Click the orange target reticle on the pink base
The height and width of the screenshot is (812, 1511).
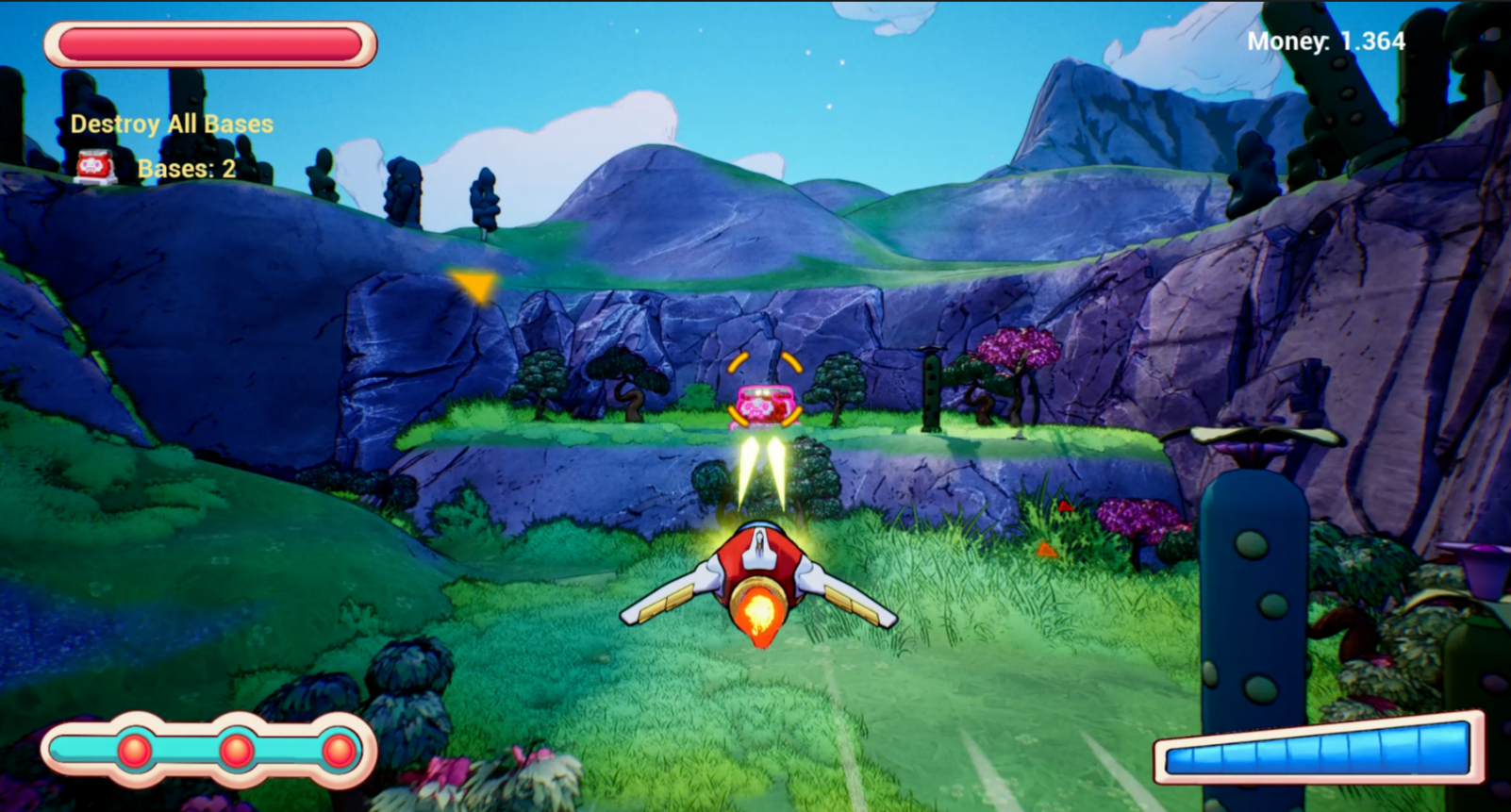click(x=765, y=389)
